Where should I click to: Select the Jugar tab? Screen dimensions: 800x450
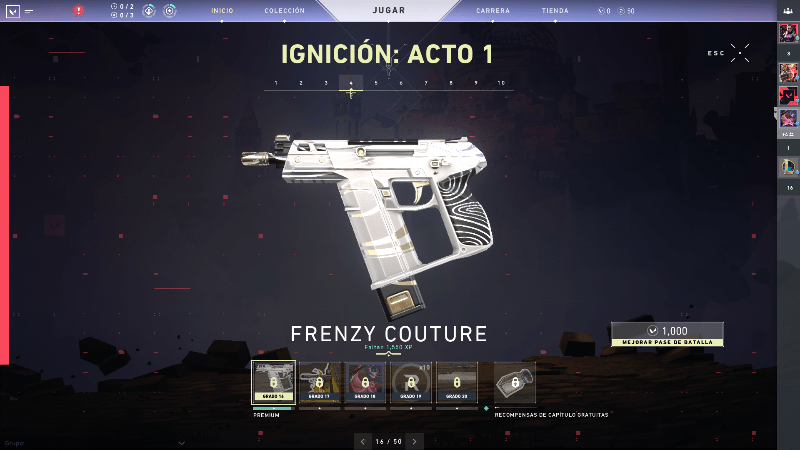tap(389, 12)
